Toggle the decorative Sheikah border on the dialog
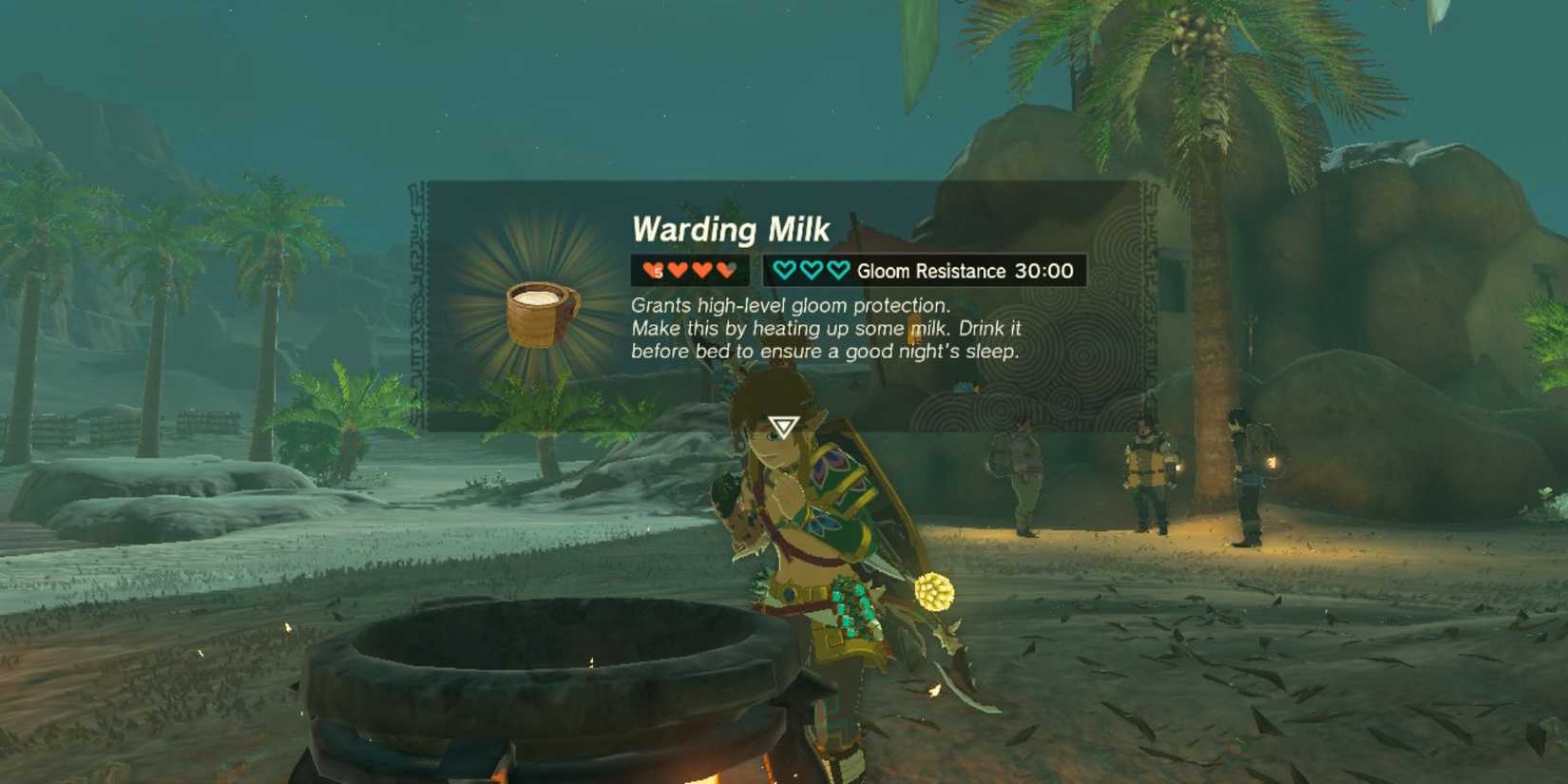This screenshot has width=1568, height=784. point(418,304)
